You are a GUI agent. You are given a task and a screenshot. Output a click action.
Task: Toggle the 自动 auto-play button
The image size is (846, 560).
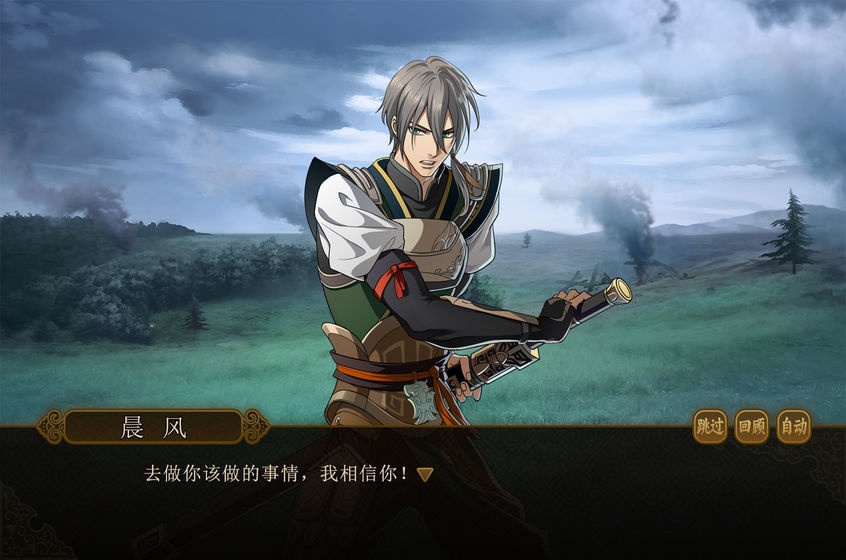tap(794, 427)
